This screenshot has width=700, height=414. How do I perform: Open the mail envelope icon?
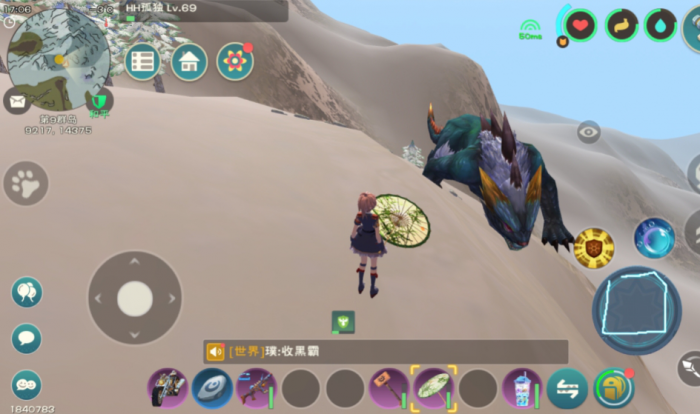click(17, 100)
